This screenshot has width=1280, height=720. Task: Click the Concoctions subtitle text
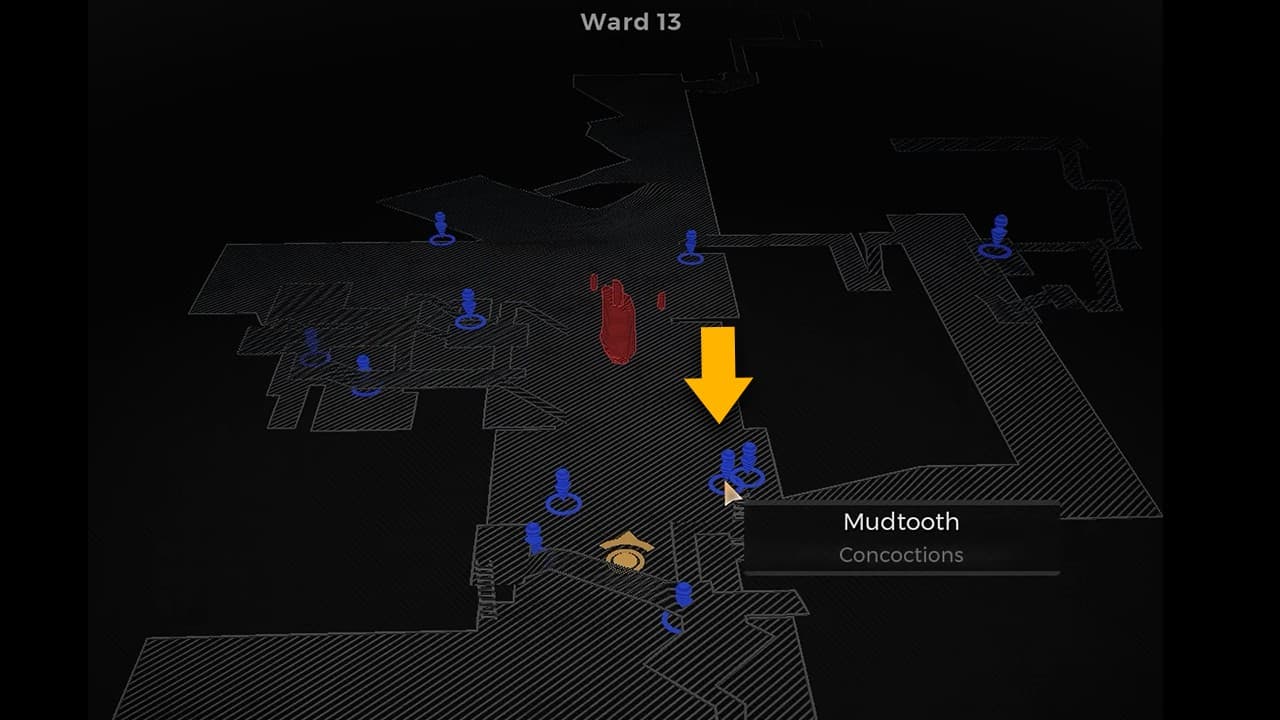point(900,555)
